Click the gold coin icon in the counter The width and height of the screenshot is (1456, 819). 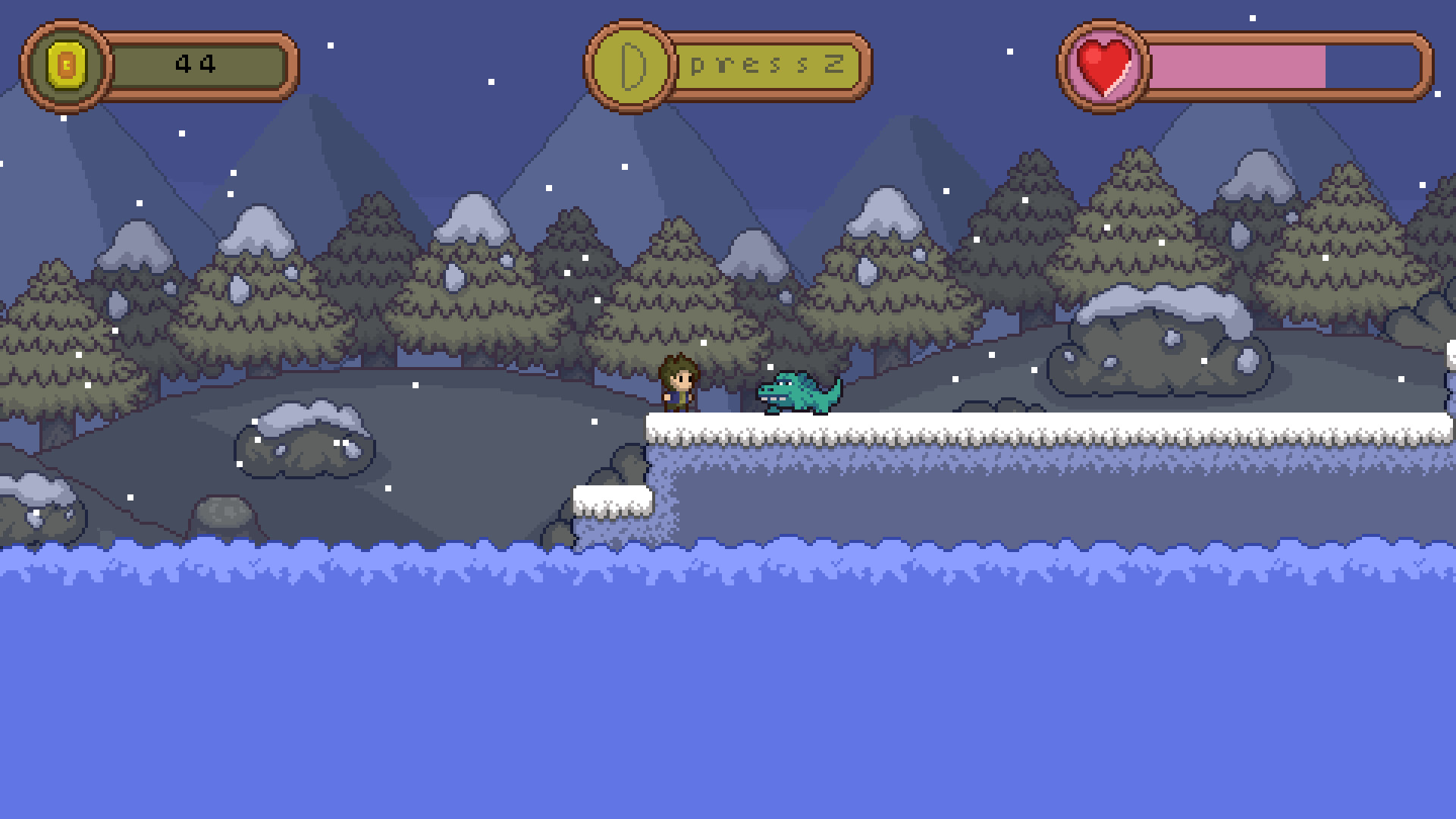(x=64, y=64)
